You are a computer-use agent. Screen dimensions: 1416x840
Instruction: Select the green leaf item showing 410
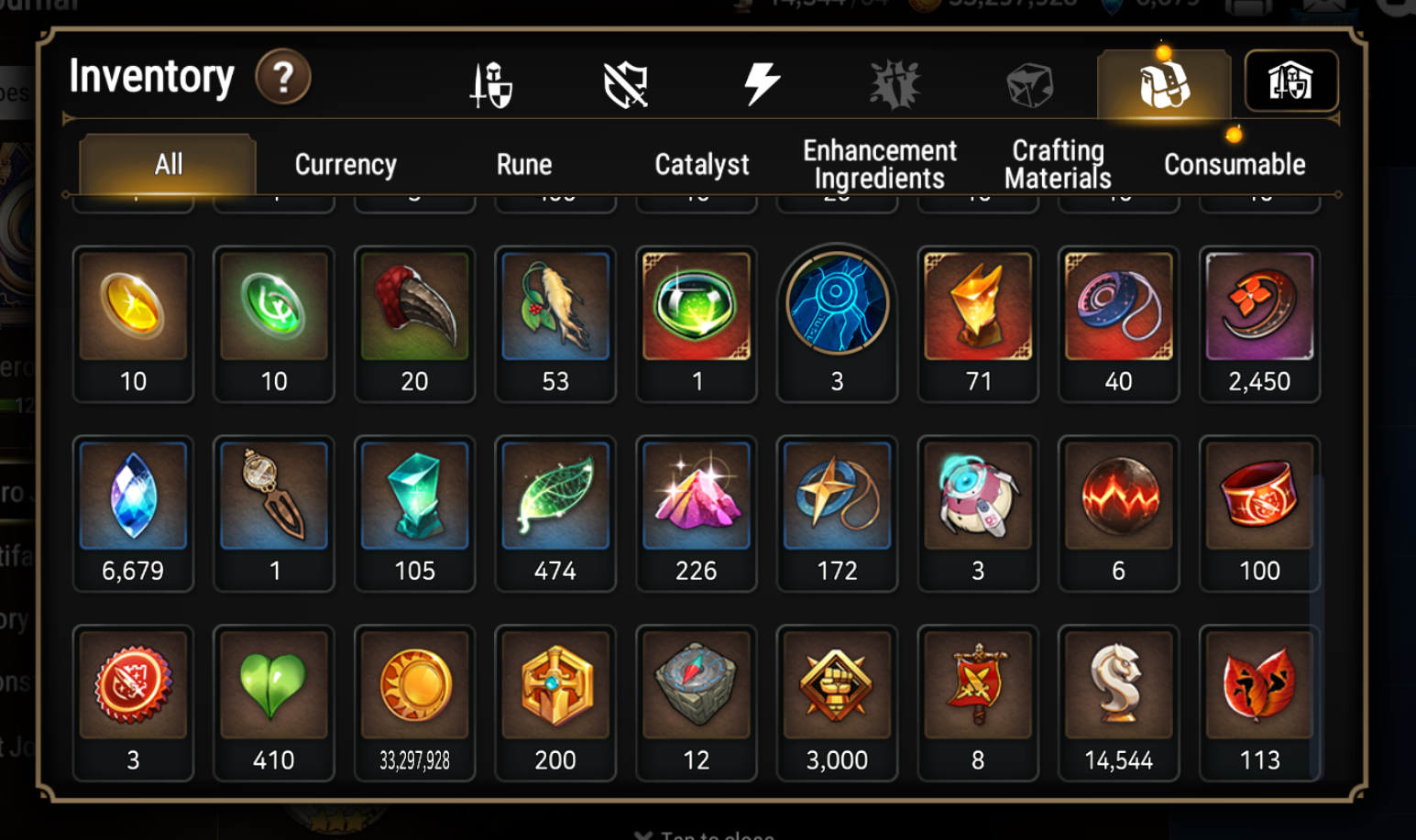pyautogui.click(x=273, y=685)
